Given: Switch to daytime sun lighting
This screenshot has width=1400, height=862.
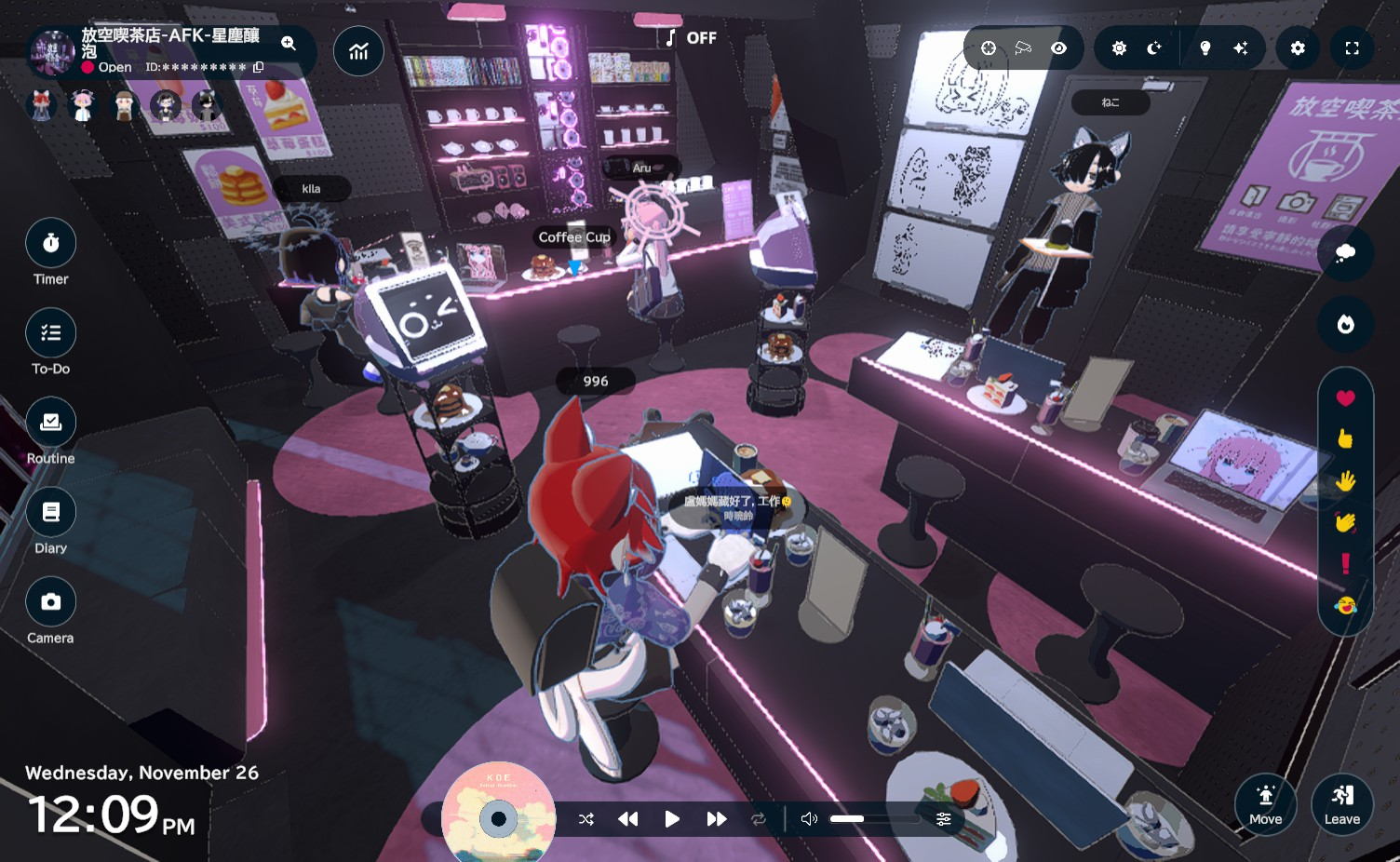Looking at the screenshot, I should (1119, 48).
